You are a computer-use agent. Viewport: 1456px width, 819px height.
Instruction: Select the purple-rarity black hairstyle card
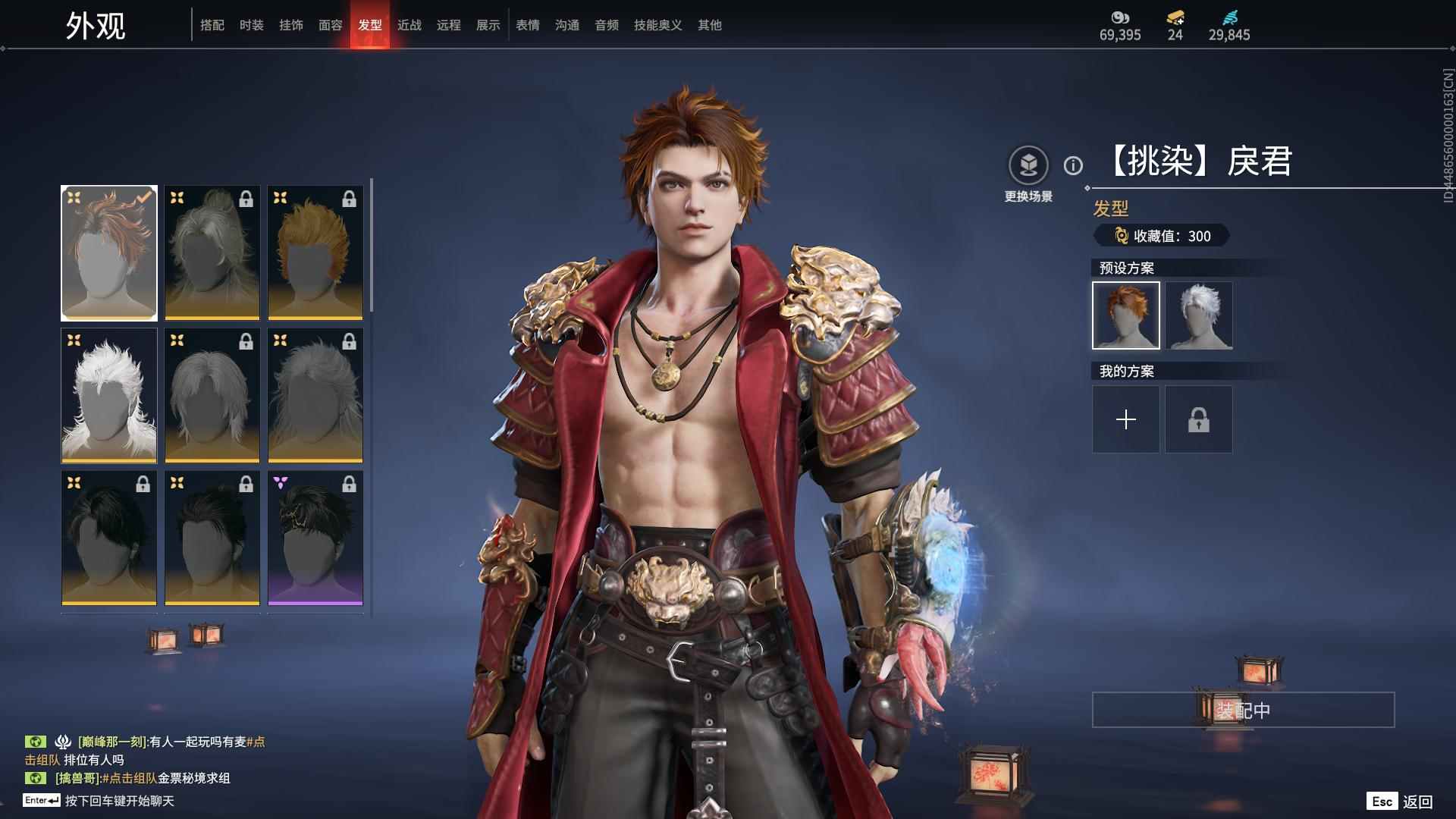tap(315, 538)
